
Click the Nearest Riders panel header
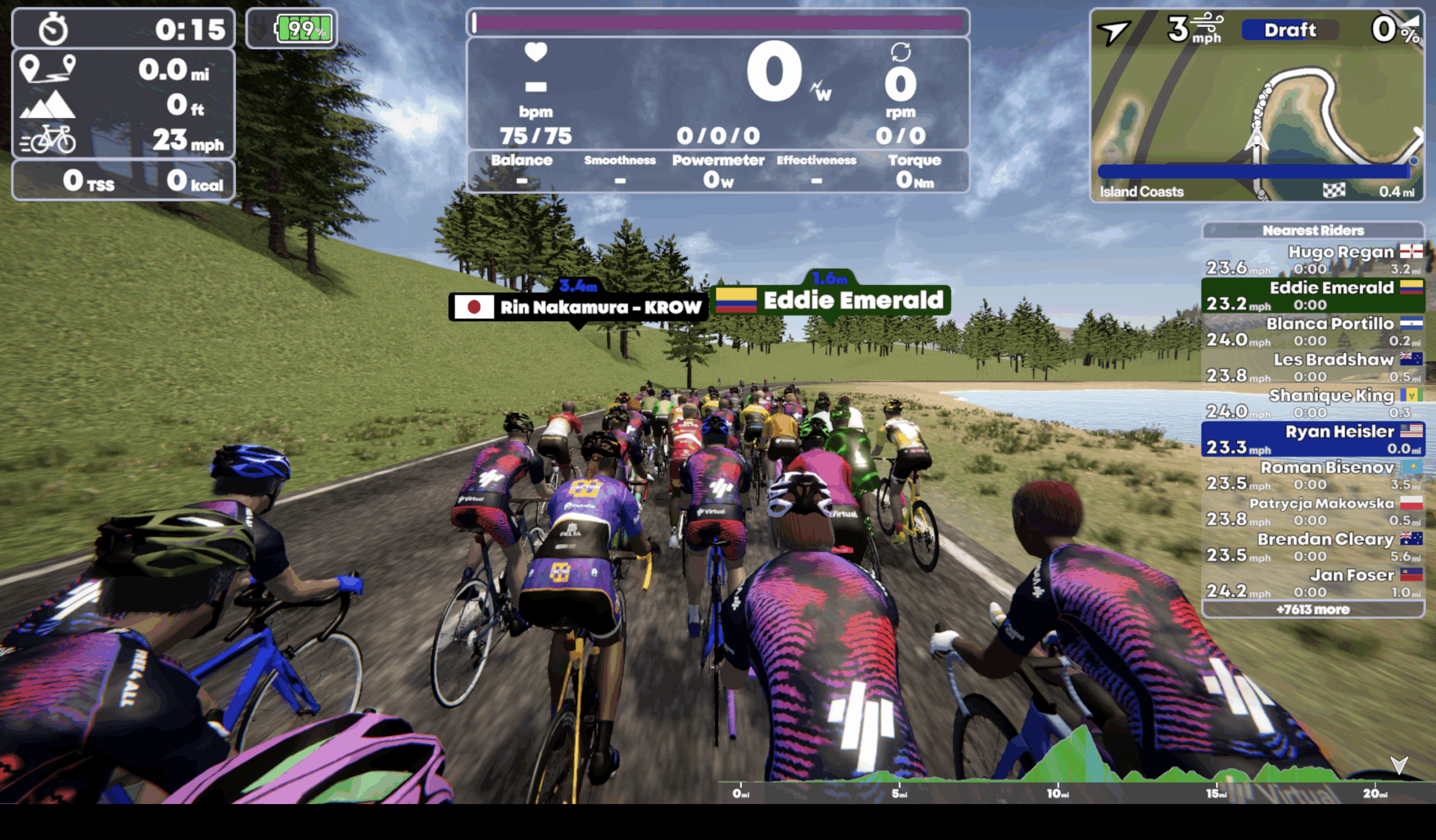coord(1313,230)
